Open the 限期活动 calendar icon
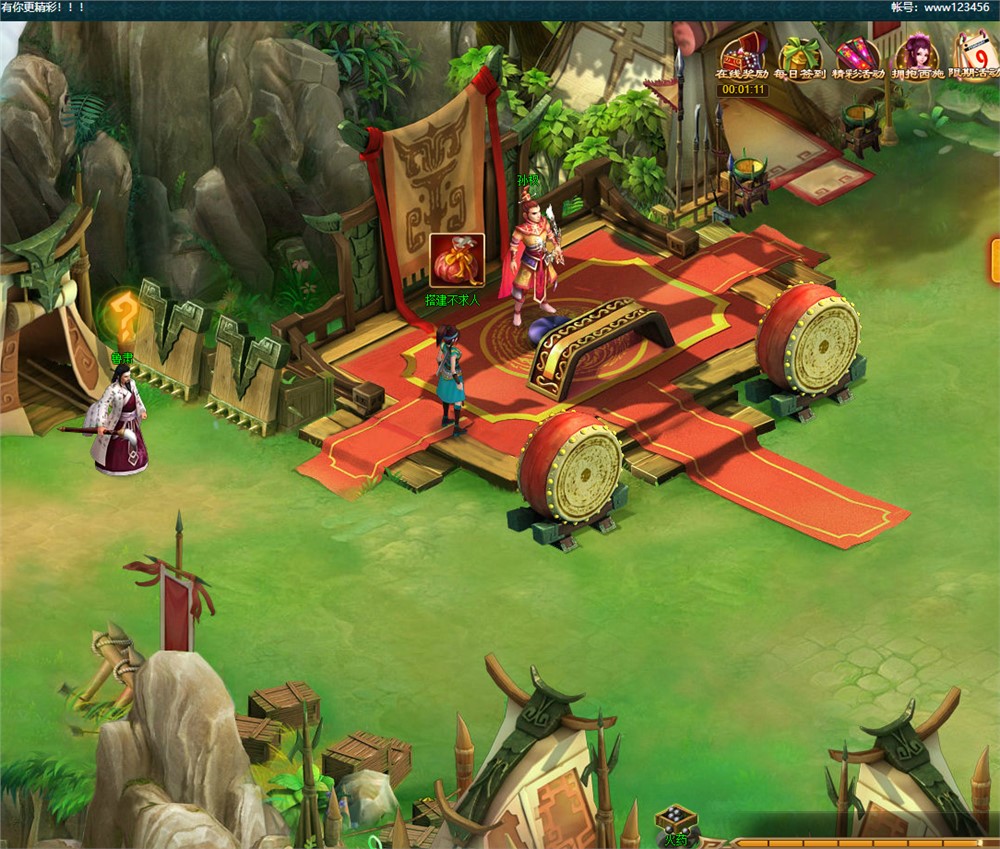The image size is (1000, 849). point(974,54)
